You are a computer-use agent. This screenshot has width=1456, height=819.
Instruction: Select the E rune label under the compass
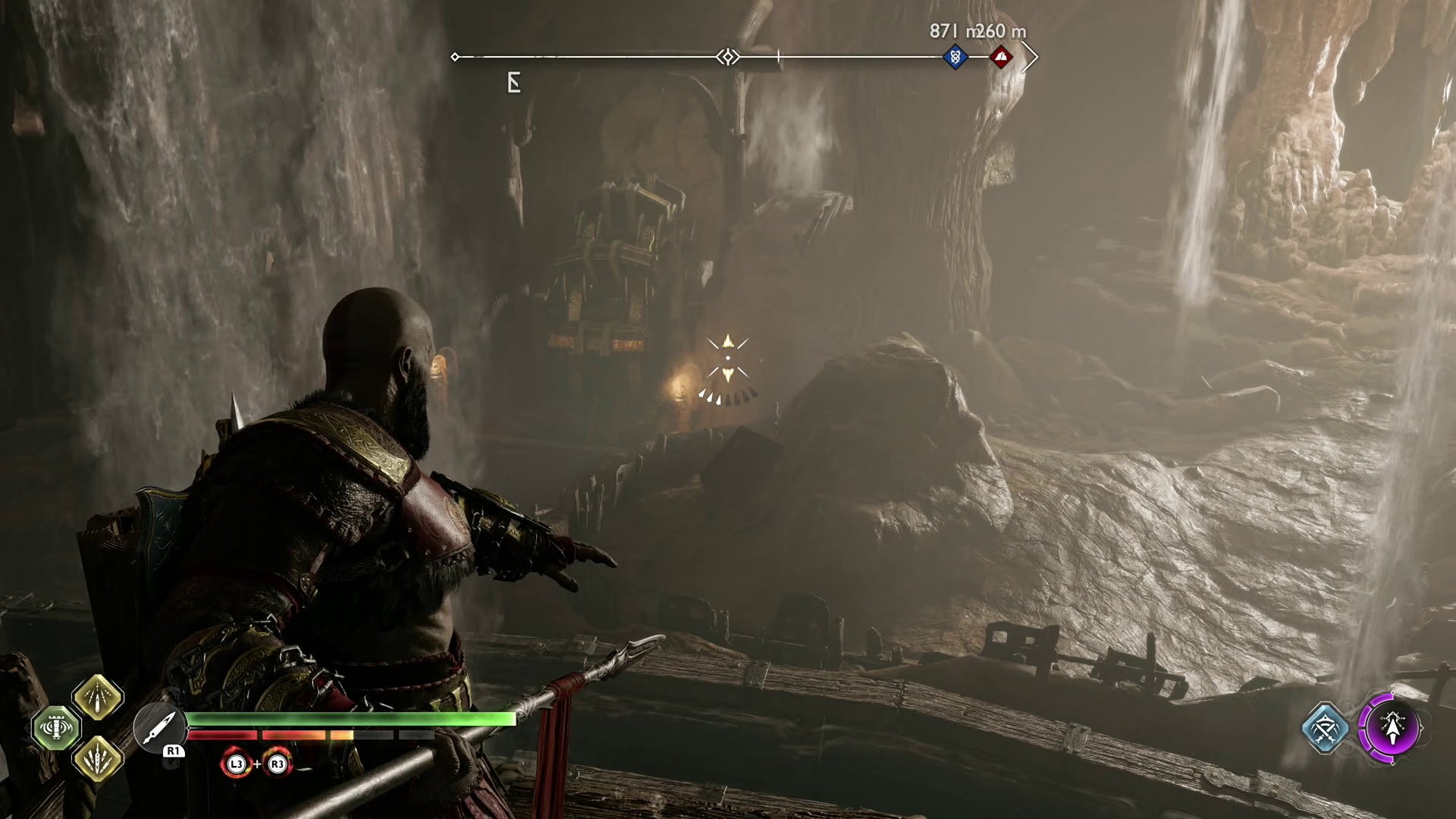tap(514, 81)
